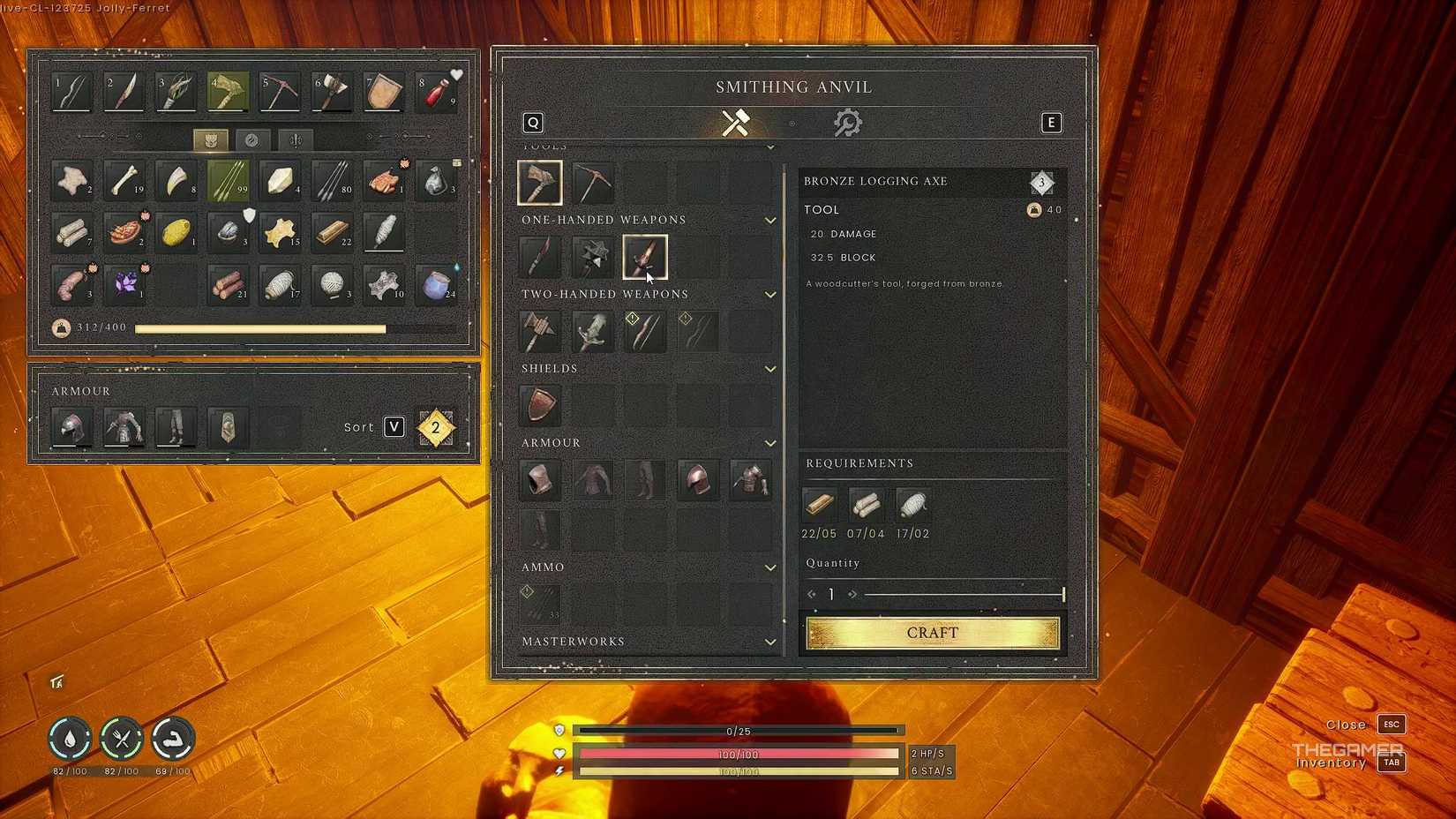
Task: Collapse the Shields category
Action: point(769,369)
